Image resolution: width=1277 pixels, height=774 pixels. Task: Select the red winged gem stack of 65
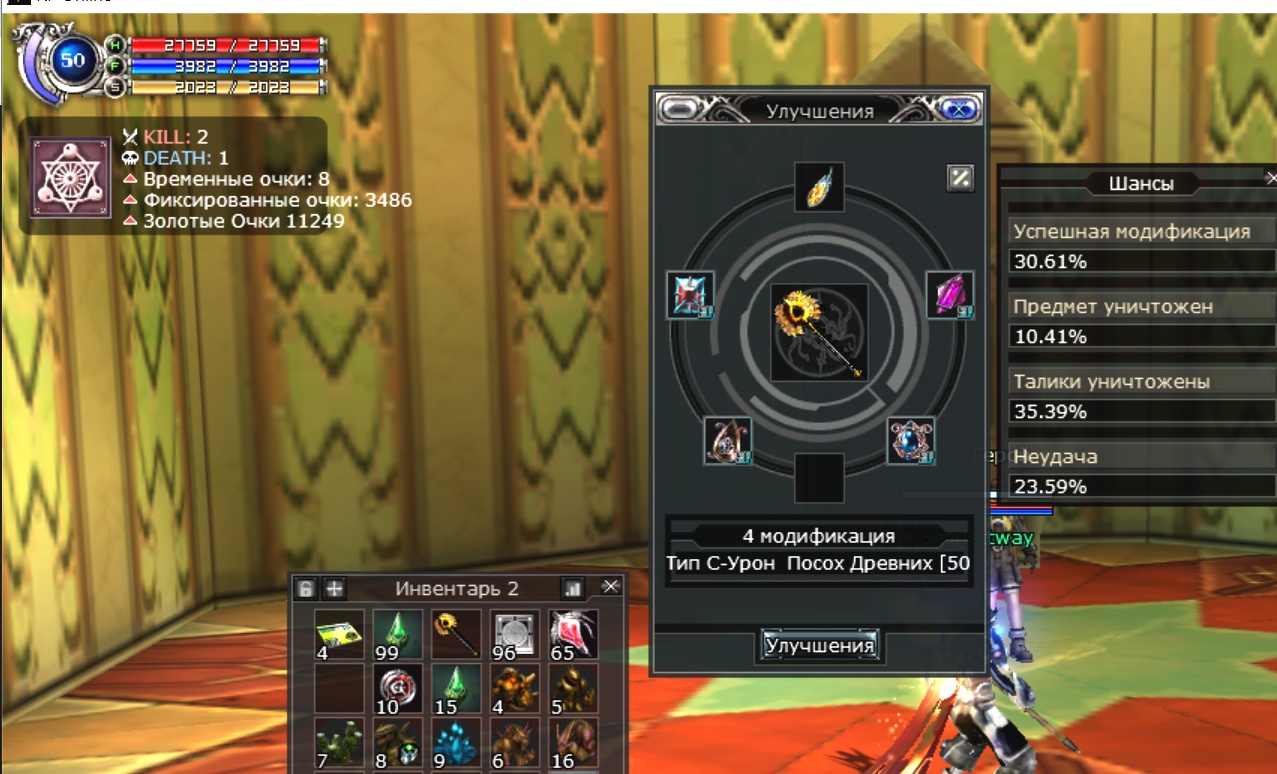pos(574,634)
